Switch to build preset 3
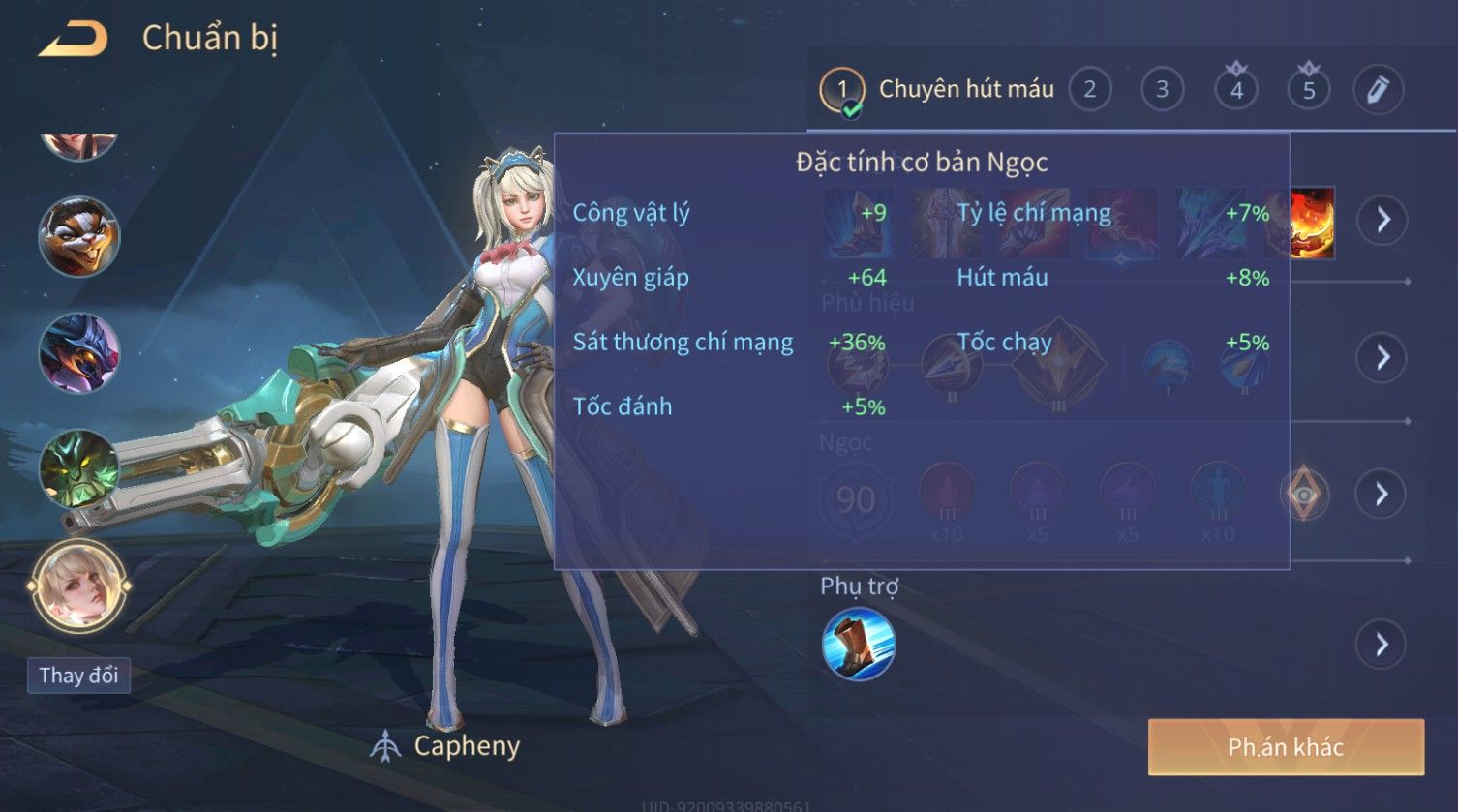Screen dimensions: 1458x812 pyautogui.click(x=1162, y=90)
